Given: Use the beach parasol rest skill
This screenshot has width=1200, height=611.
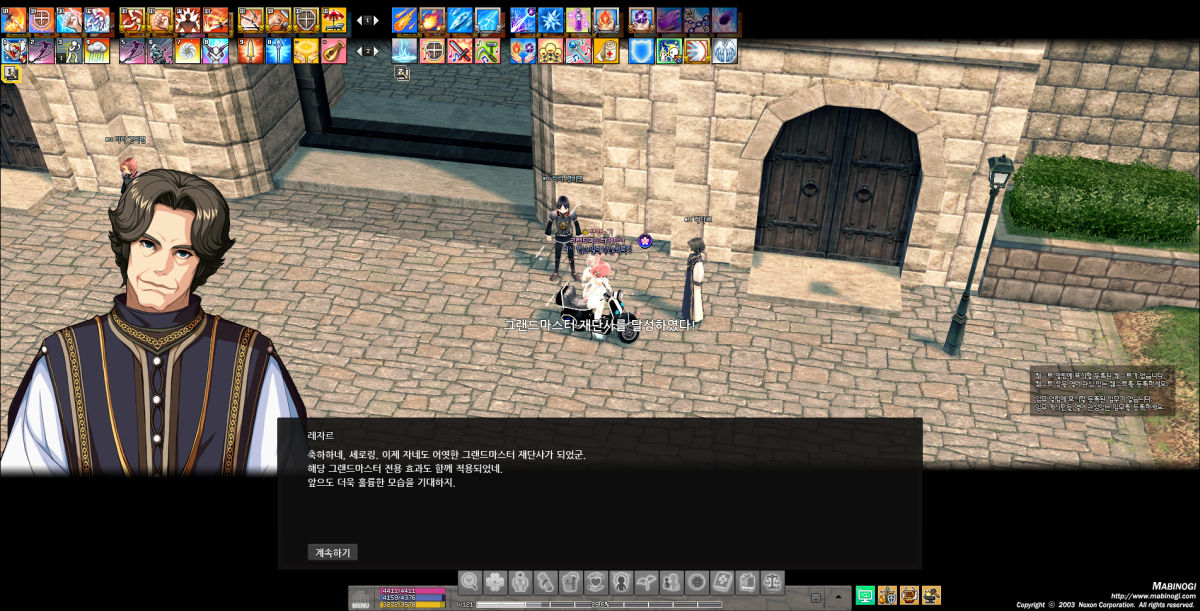Looking at the screenshot, I should (334, 19).
